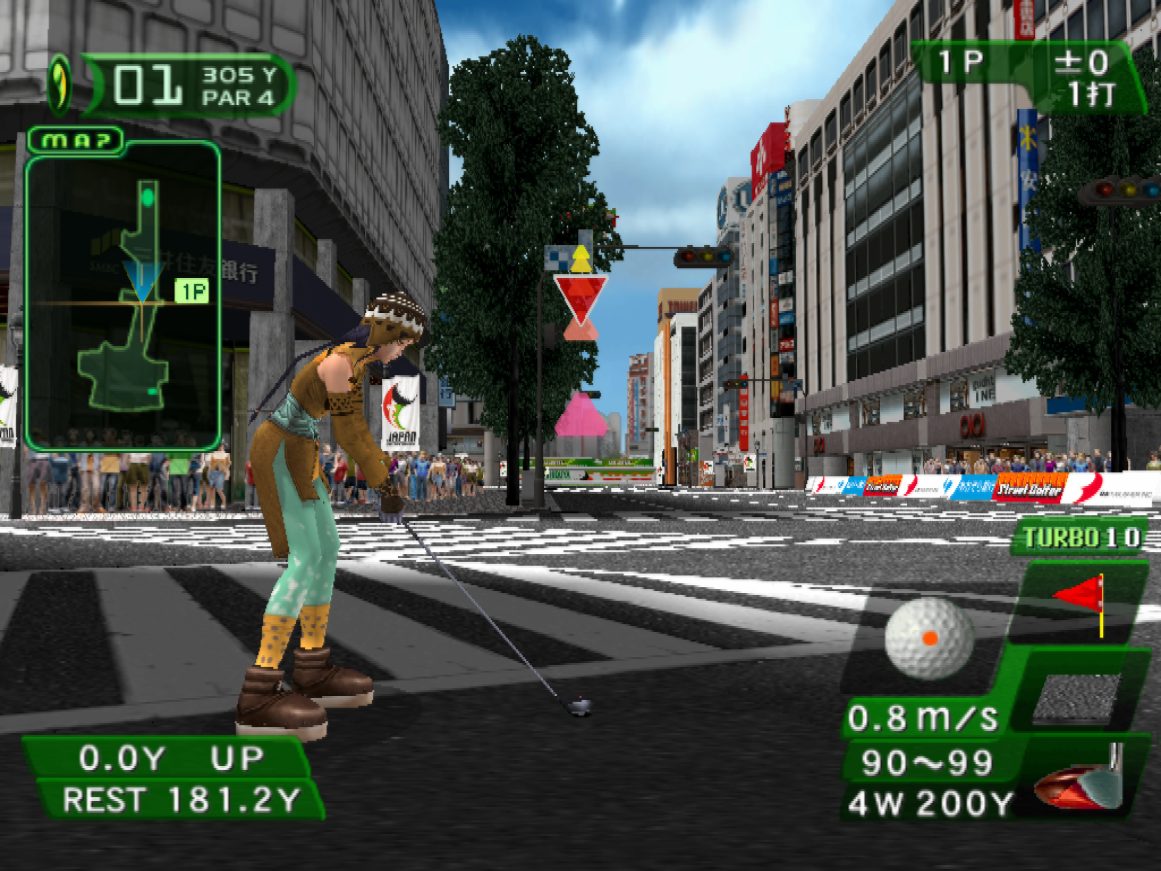Click the 1P marker on the map
This screenshot has width=1161, height=871.
pyautogui.click(x=190, y=290)
